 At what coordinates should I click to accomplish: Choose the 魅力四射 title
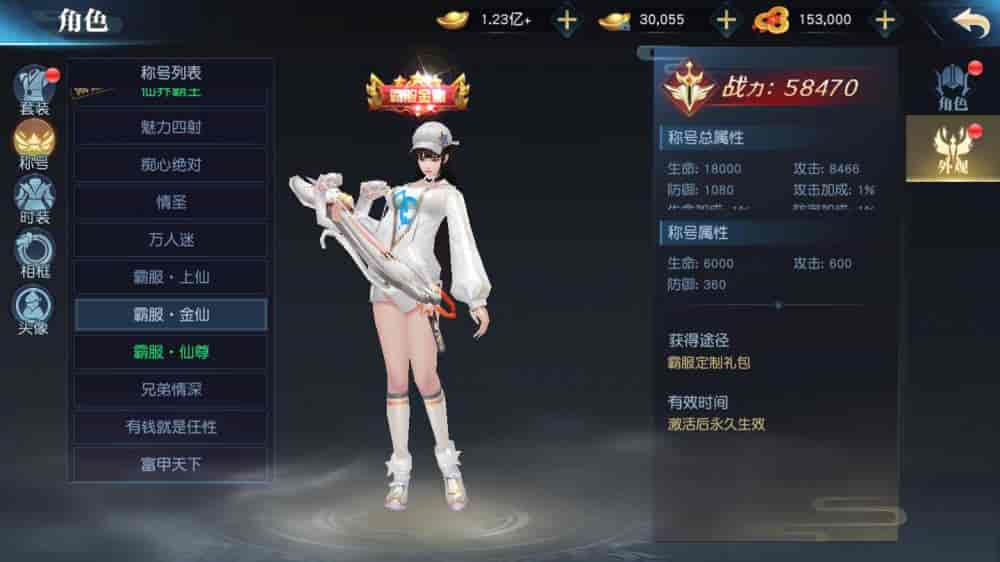[x=171, y=127]
